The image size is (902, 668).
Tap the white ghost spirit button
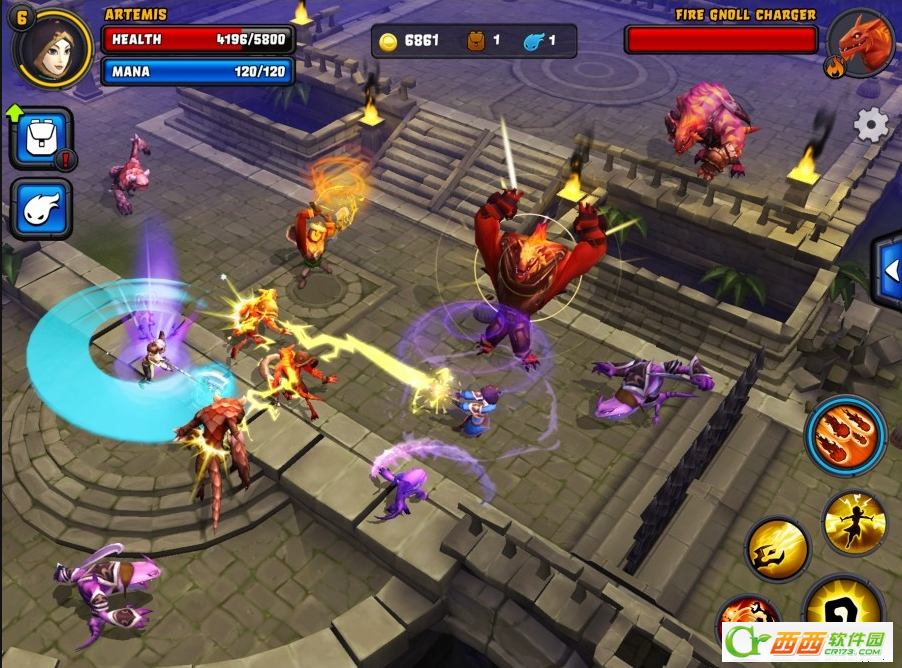pos(41,209)
